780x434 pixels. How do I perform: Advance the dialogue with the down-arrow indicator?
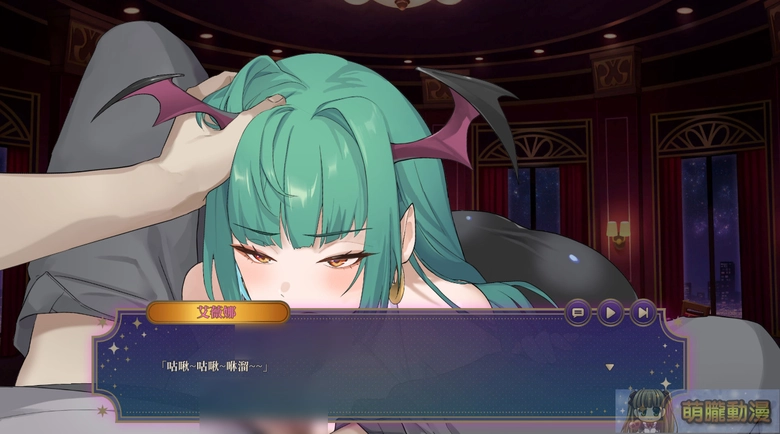point(609,367)
